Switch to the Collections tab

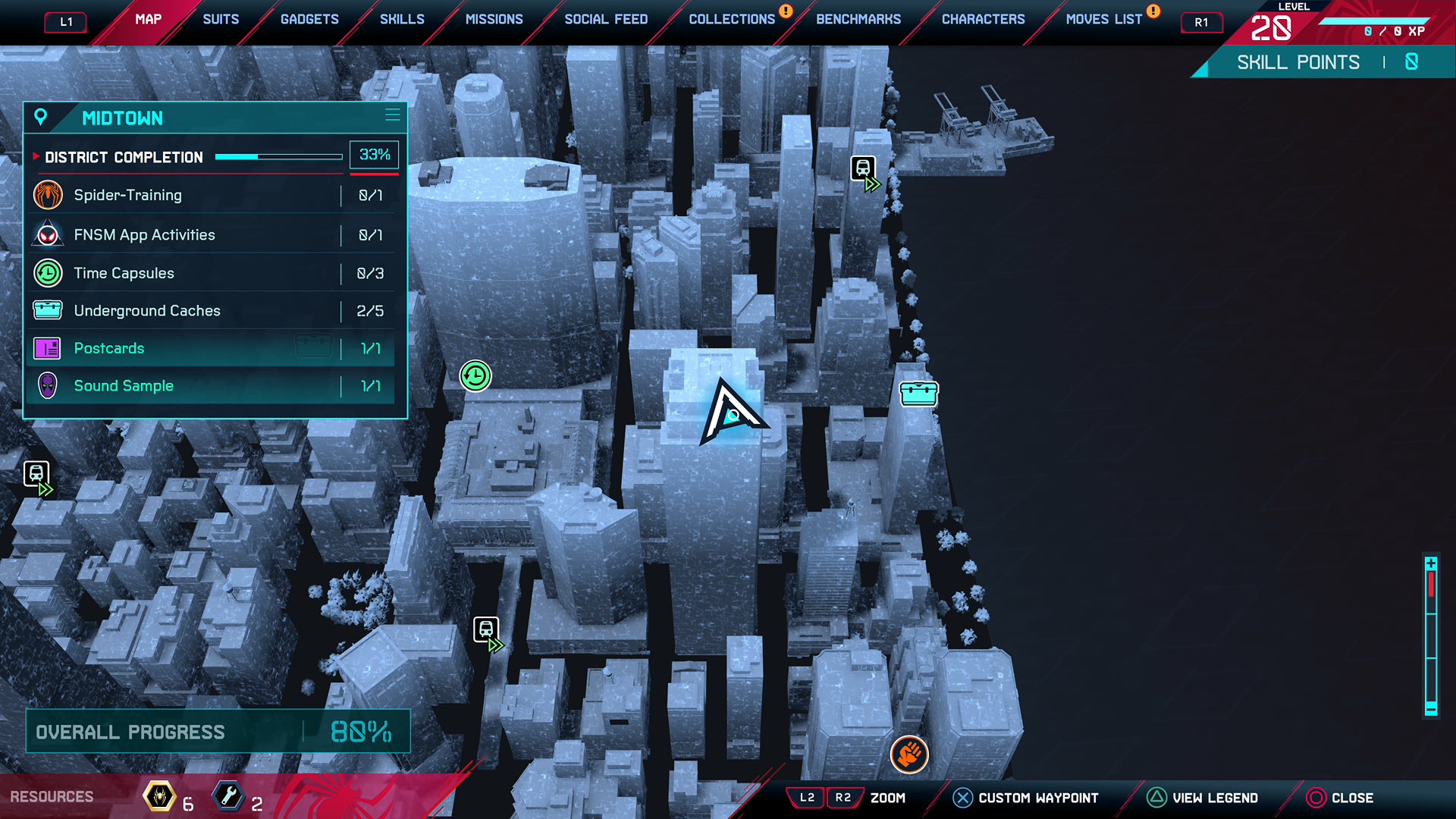tap(730, 19)
